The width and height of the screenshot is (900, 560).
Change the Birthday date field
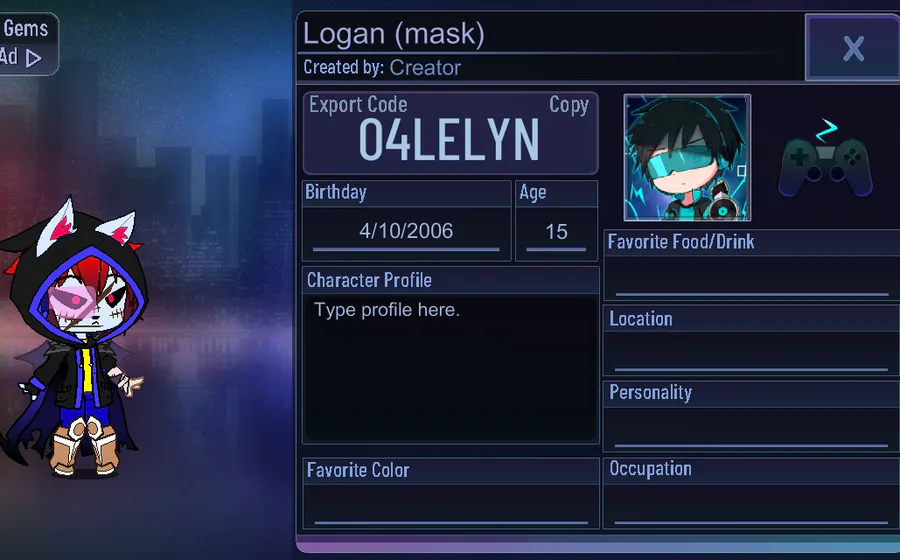point(406,232)
